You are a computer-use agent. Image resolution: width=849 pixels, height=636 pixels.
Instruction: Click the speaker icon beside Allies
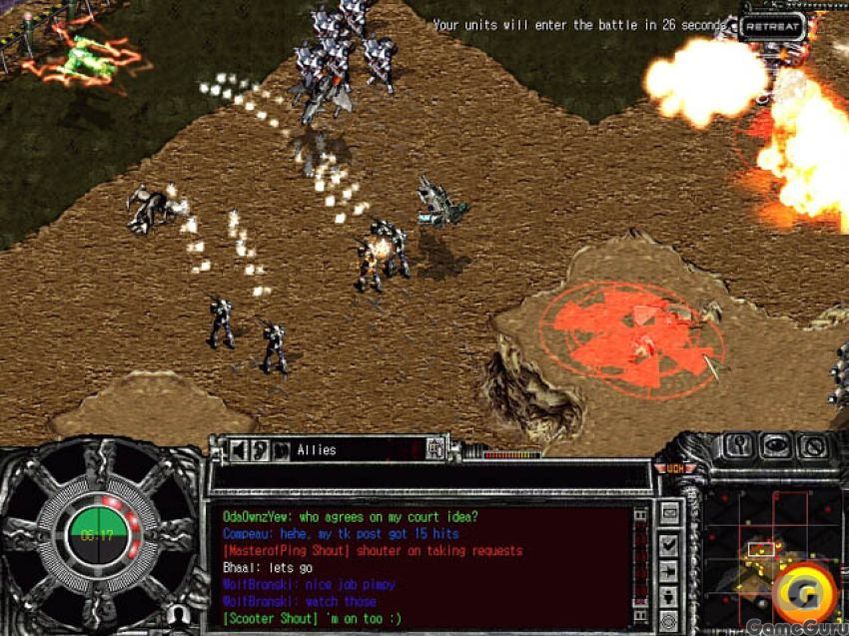tap(240, 450)
